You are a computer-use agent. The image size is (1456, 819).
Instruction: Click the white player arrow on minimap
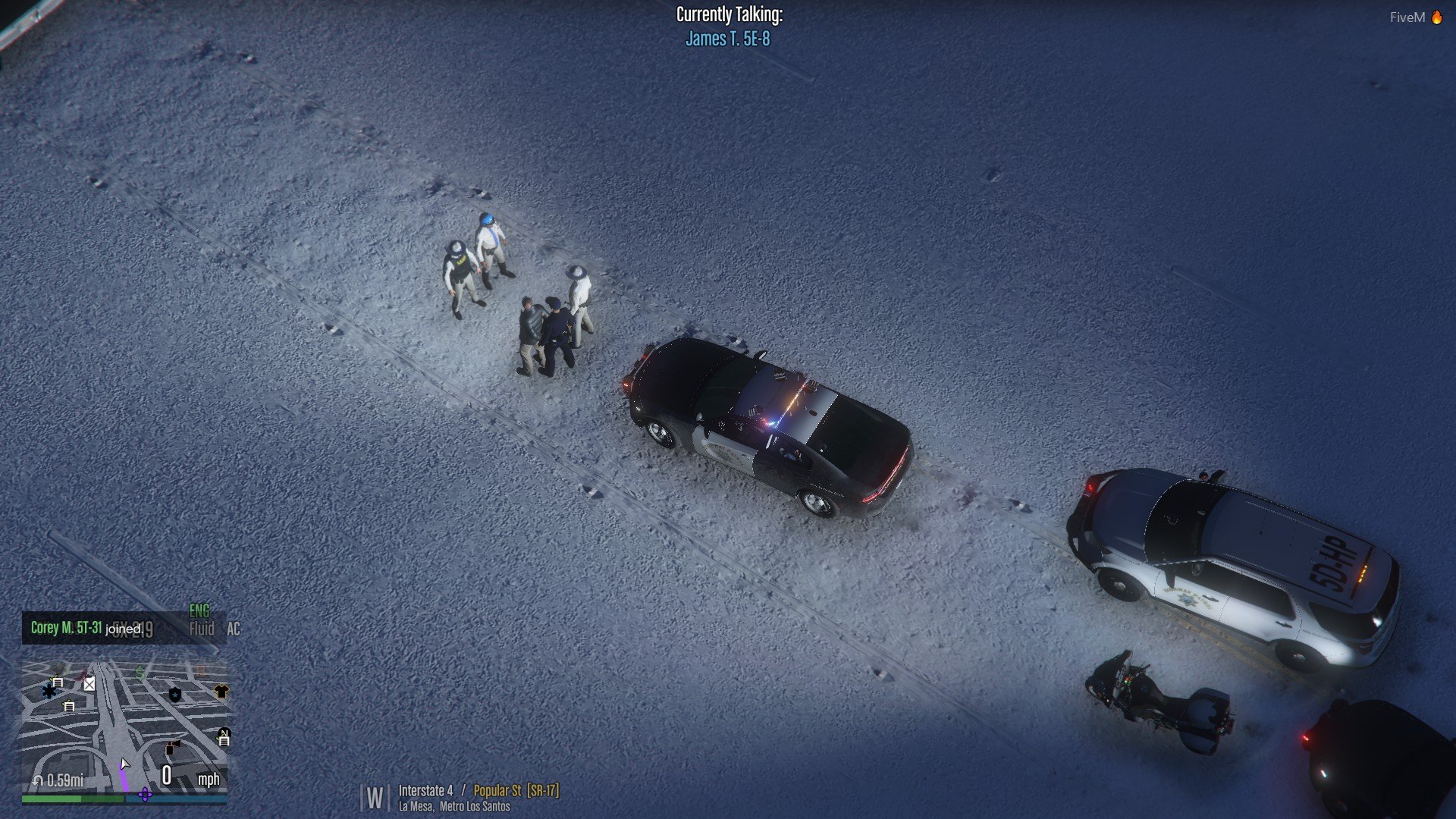tap(124, 764)
